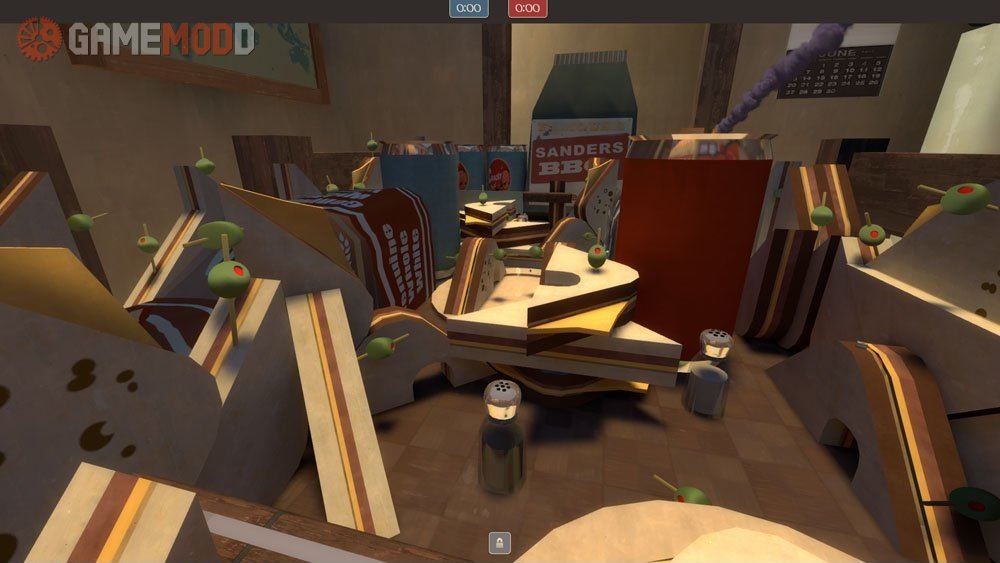1000x563 pixels.
Task: Click the GameModd watermark logo
Action: tap(136, 39)
